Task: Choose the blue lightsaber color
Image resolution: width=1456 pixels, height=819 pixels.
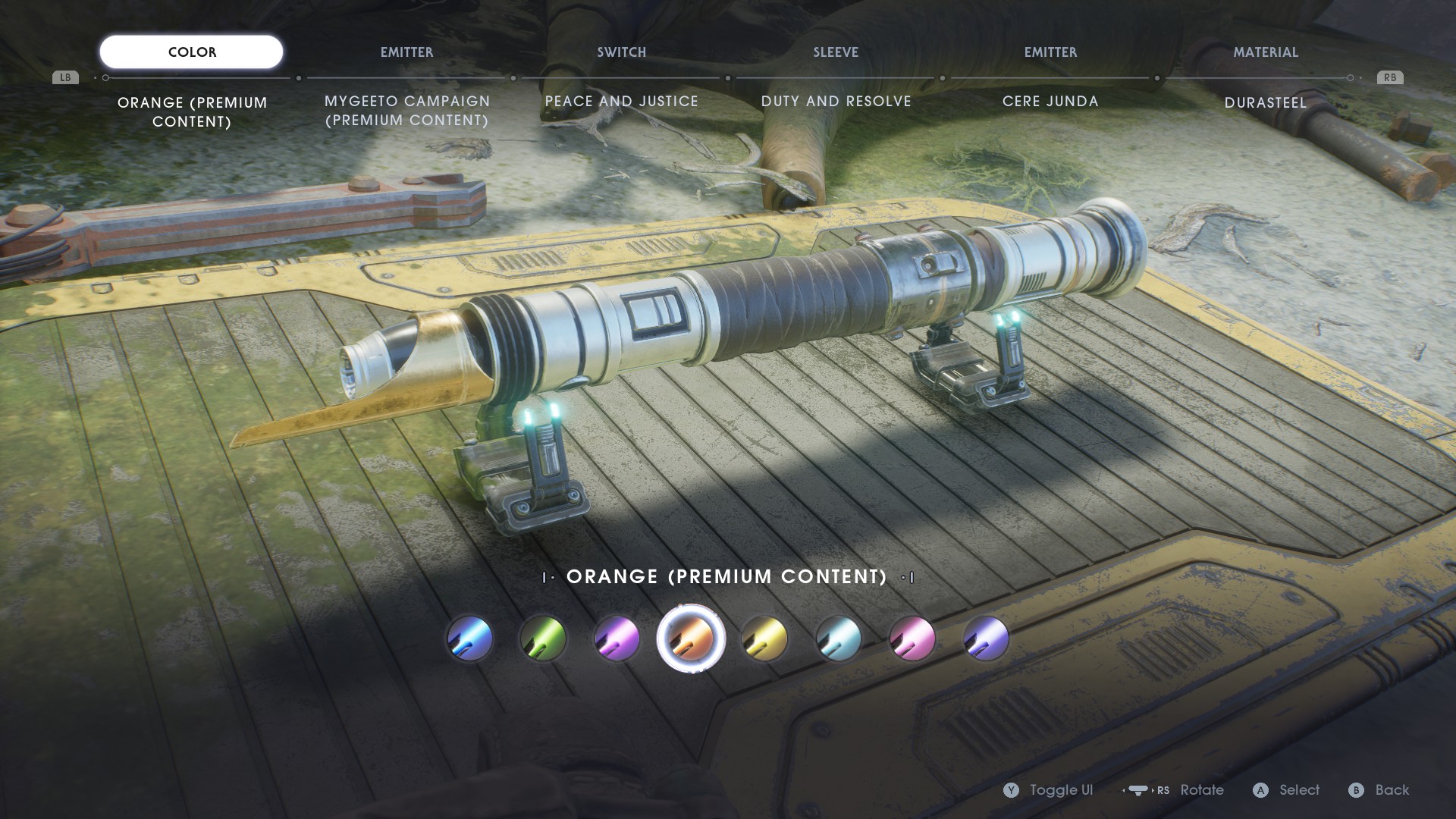Action: click(x=470, y=639)
